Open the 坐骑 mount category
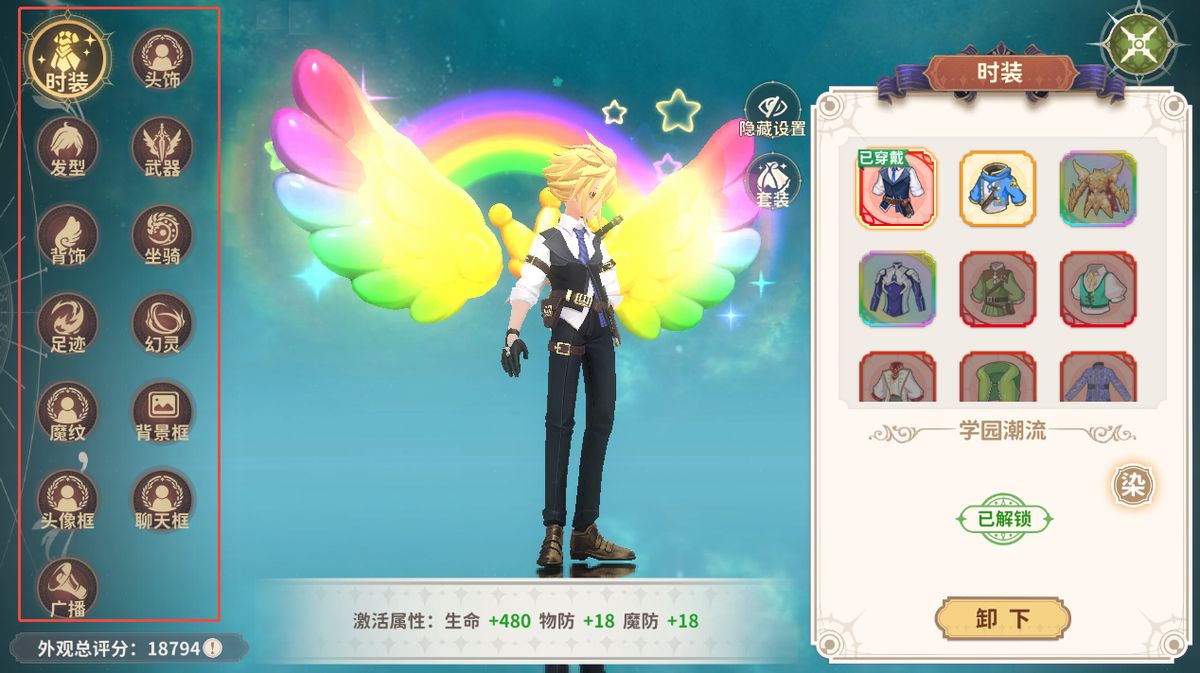The height and width of the screenshot is (673, 1200). (x=162, y=235)
